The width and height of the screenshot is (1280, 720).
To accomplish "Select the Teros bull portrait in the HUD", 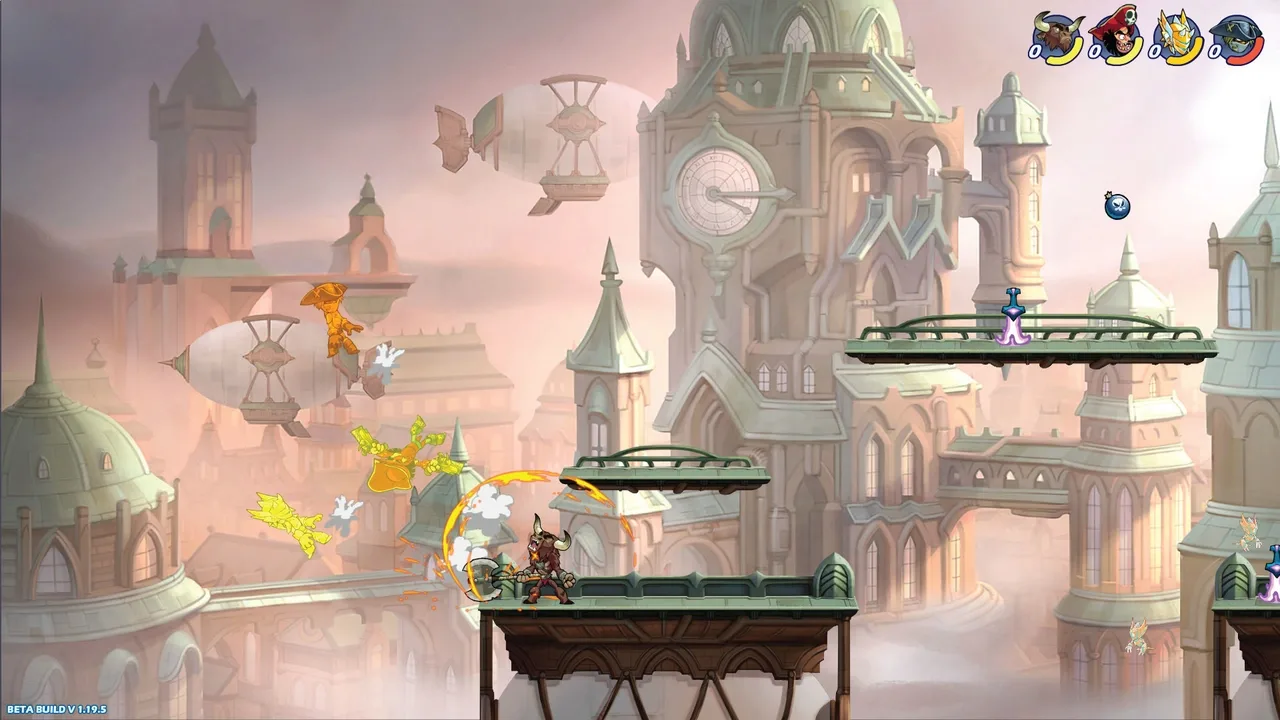I will tap(1057, 29).
